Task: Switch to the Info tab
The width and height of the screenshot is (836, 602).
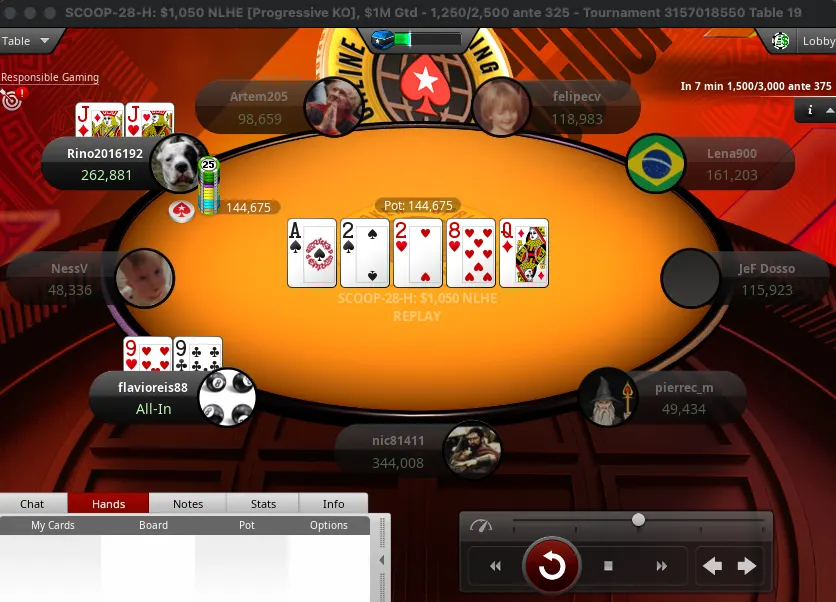Action: [334, 504]
